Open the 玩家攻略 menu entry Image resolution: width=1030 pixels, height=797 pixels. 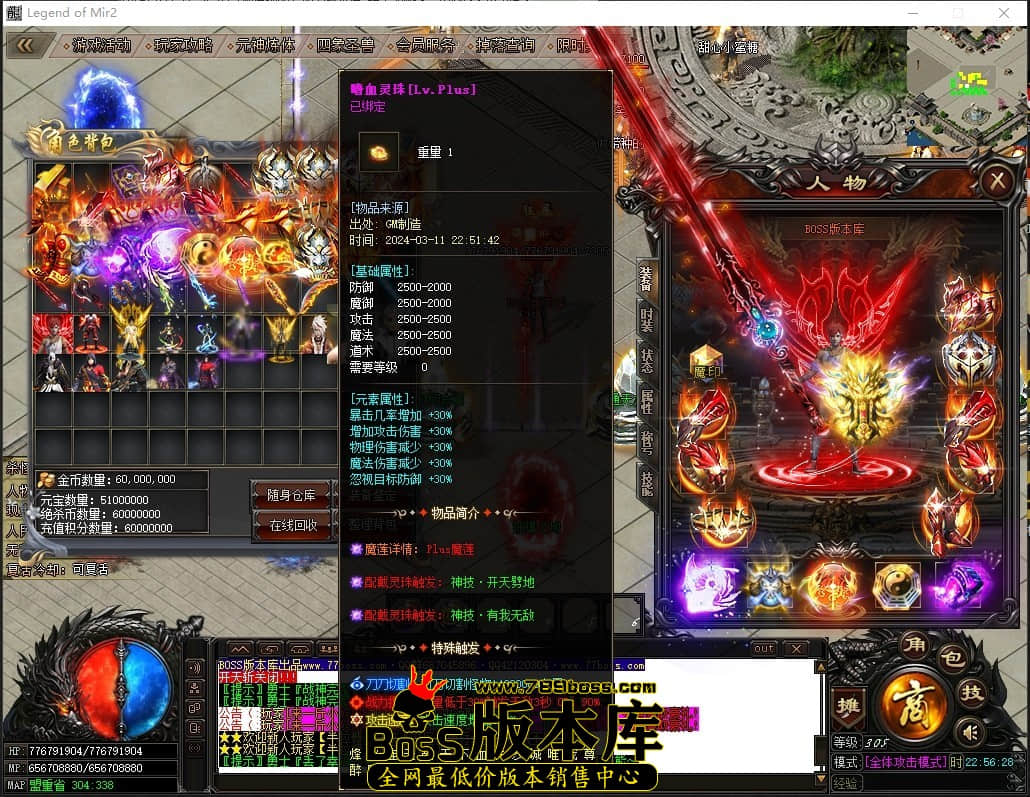pyautogui.click(x=184, y=45)
